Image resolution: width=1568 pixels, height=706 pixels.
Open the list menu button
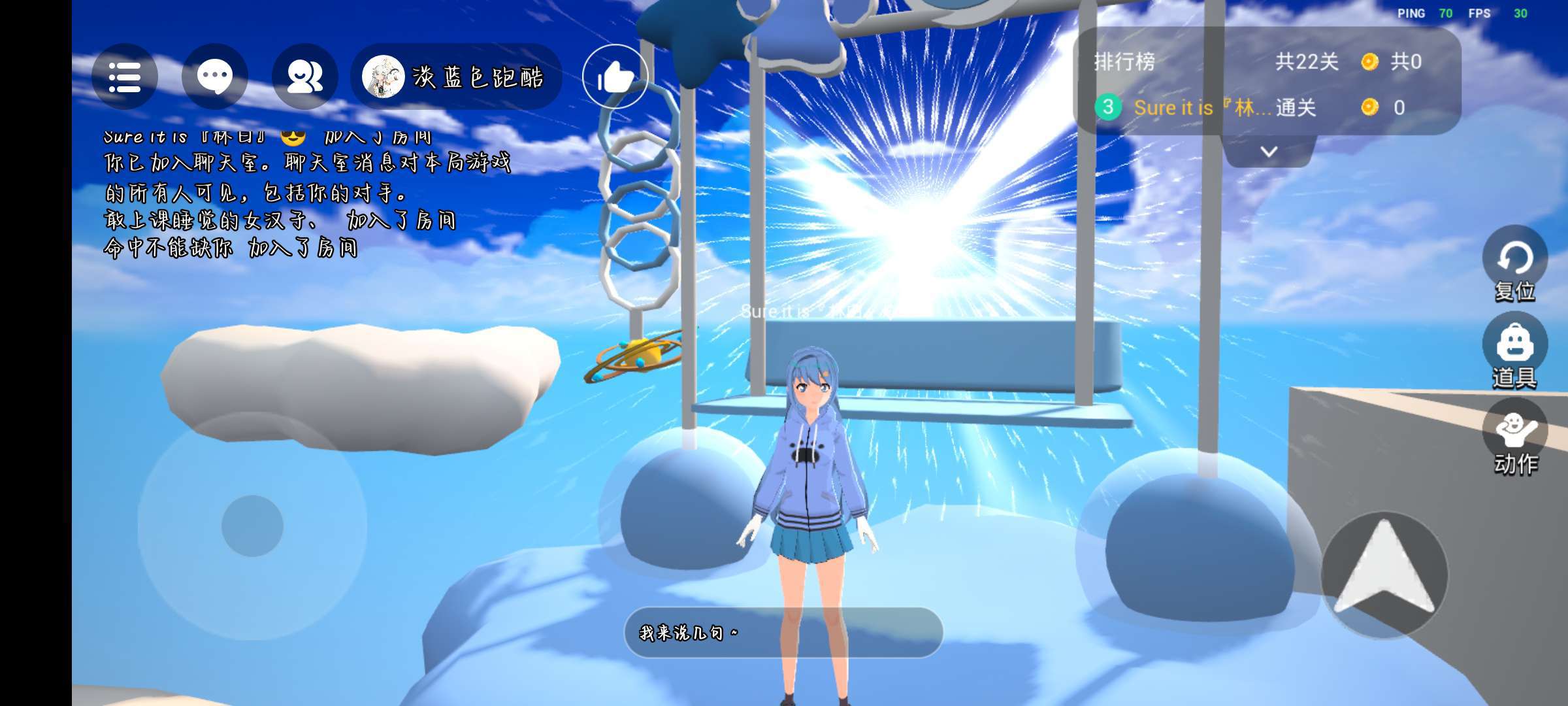124,77
